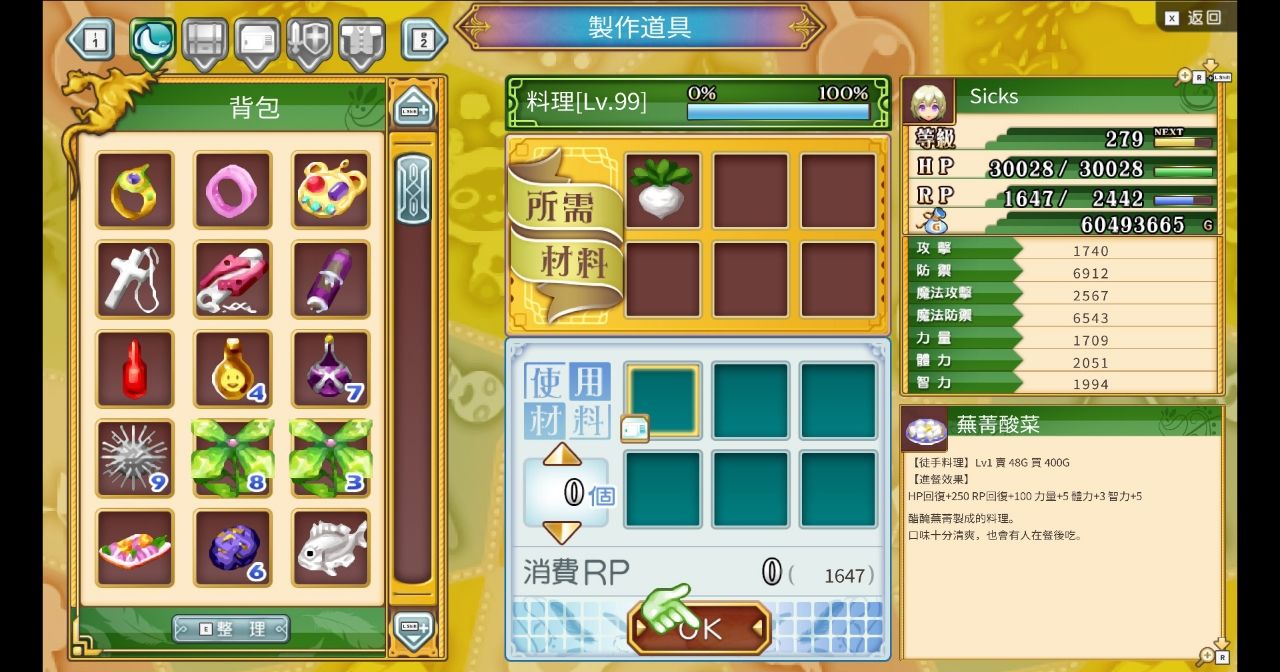
Task: Select the turnip required ingredient slot
Action: click(x=662, y=190)
